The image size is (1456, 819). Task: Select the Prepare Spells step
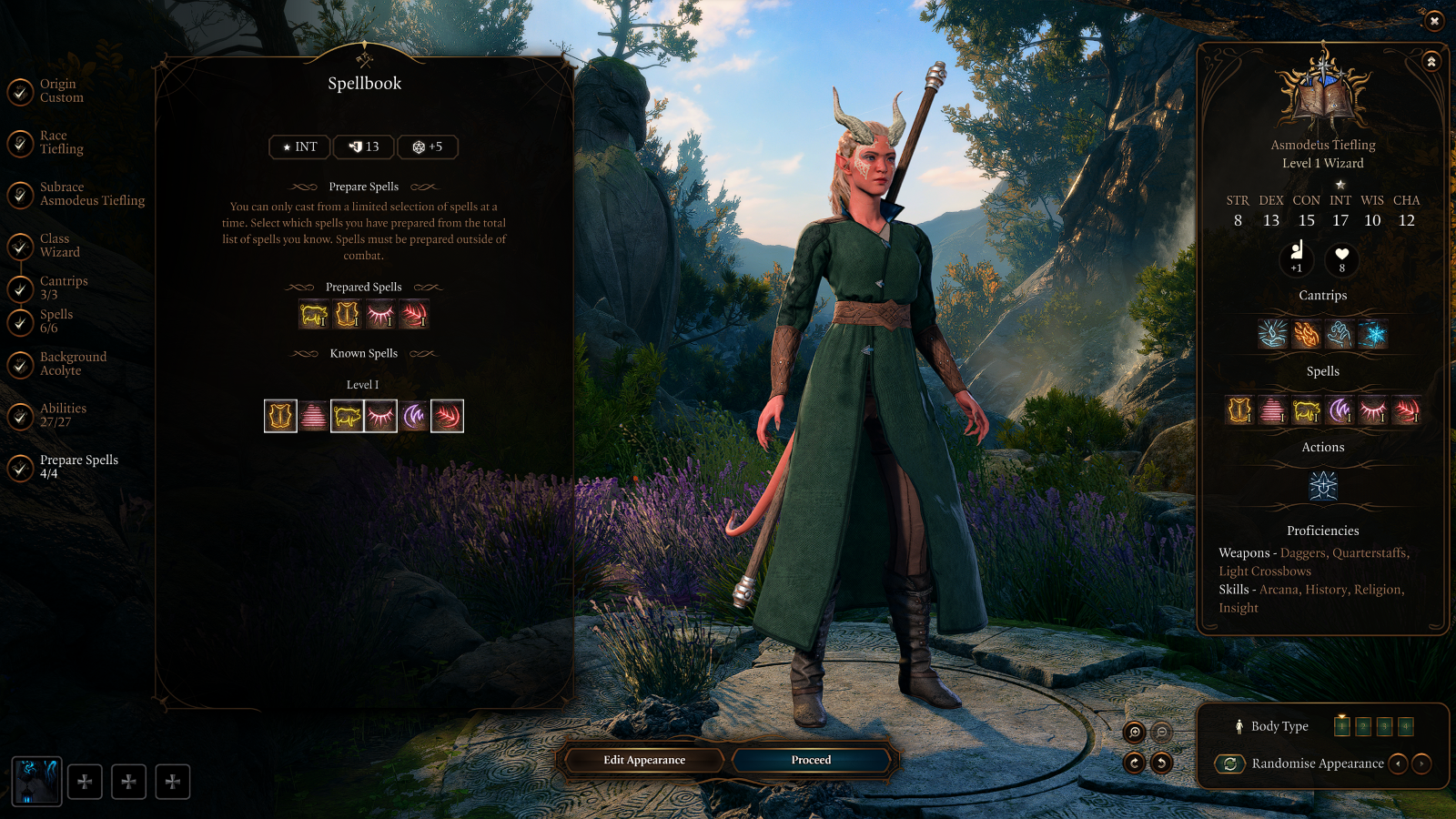point(77,467)
